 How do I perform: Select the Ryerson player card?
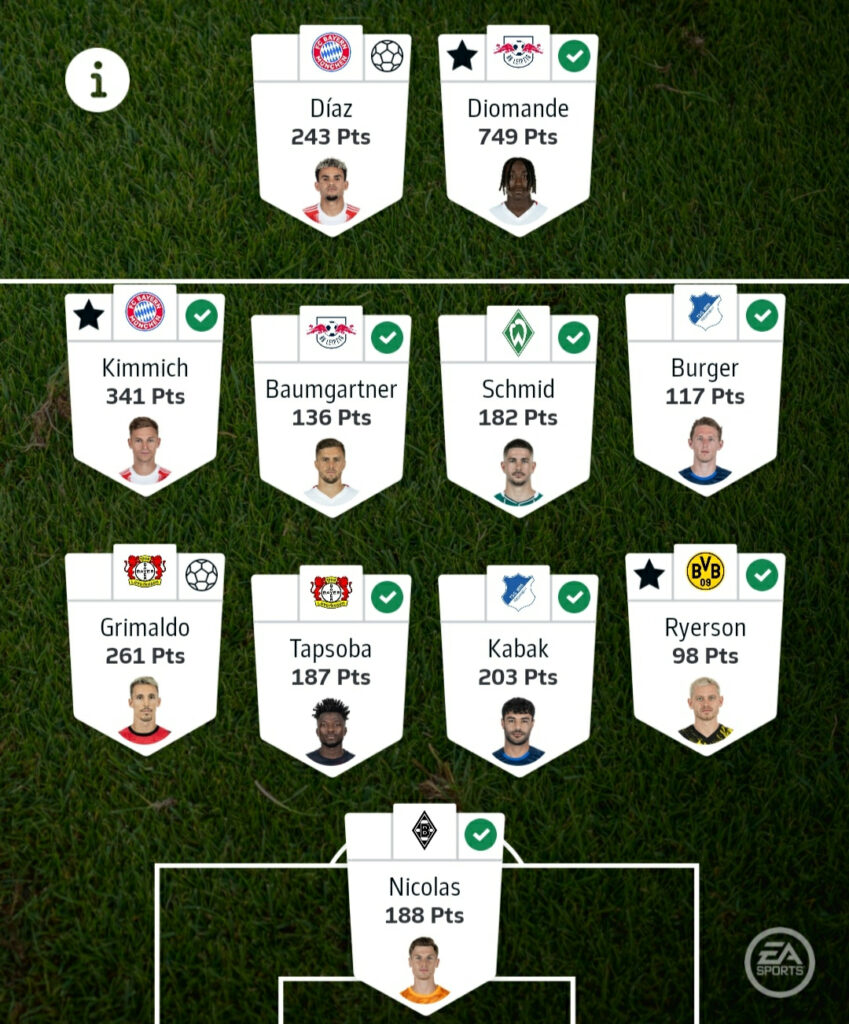(705, 650)
